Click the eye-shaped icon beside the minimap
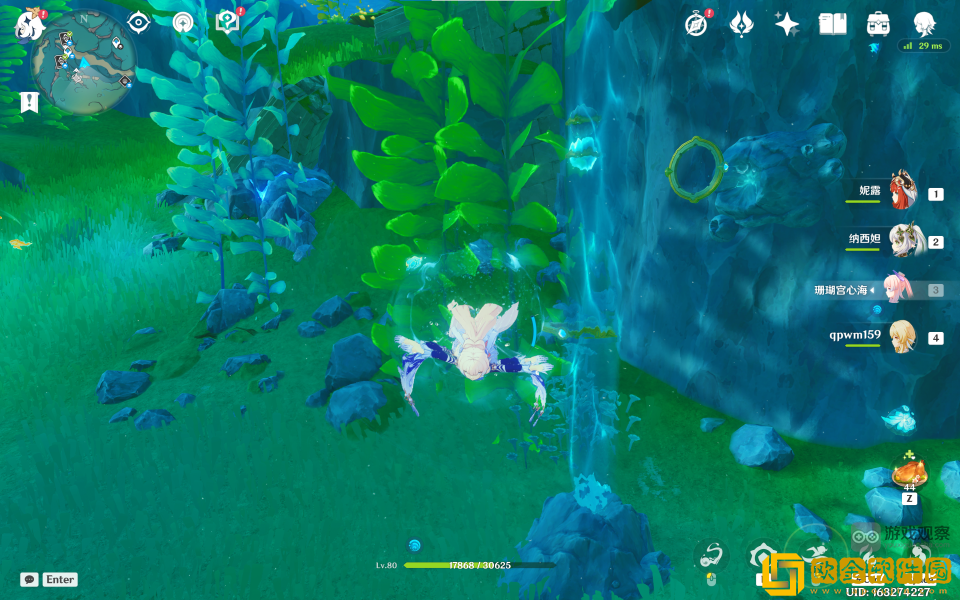The height and width of the screenshot is (600, 960). point(138,23)
